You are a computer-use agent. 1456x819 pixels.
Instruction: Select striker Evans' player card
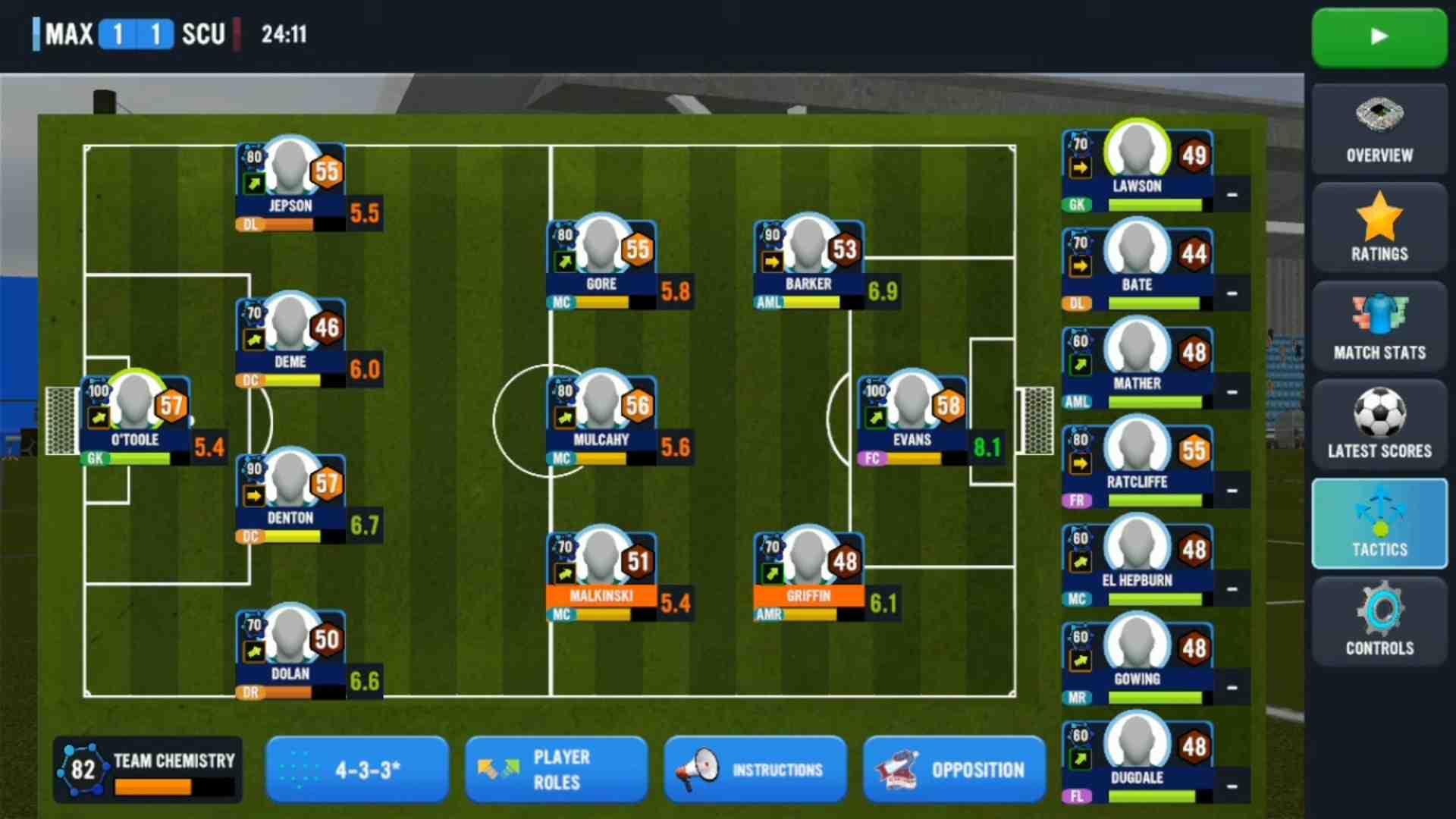(912, 416)
